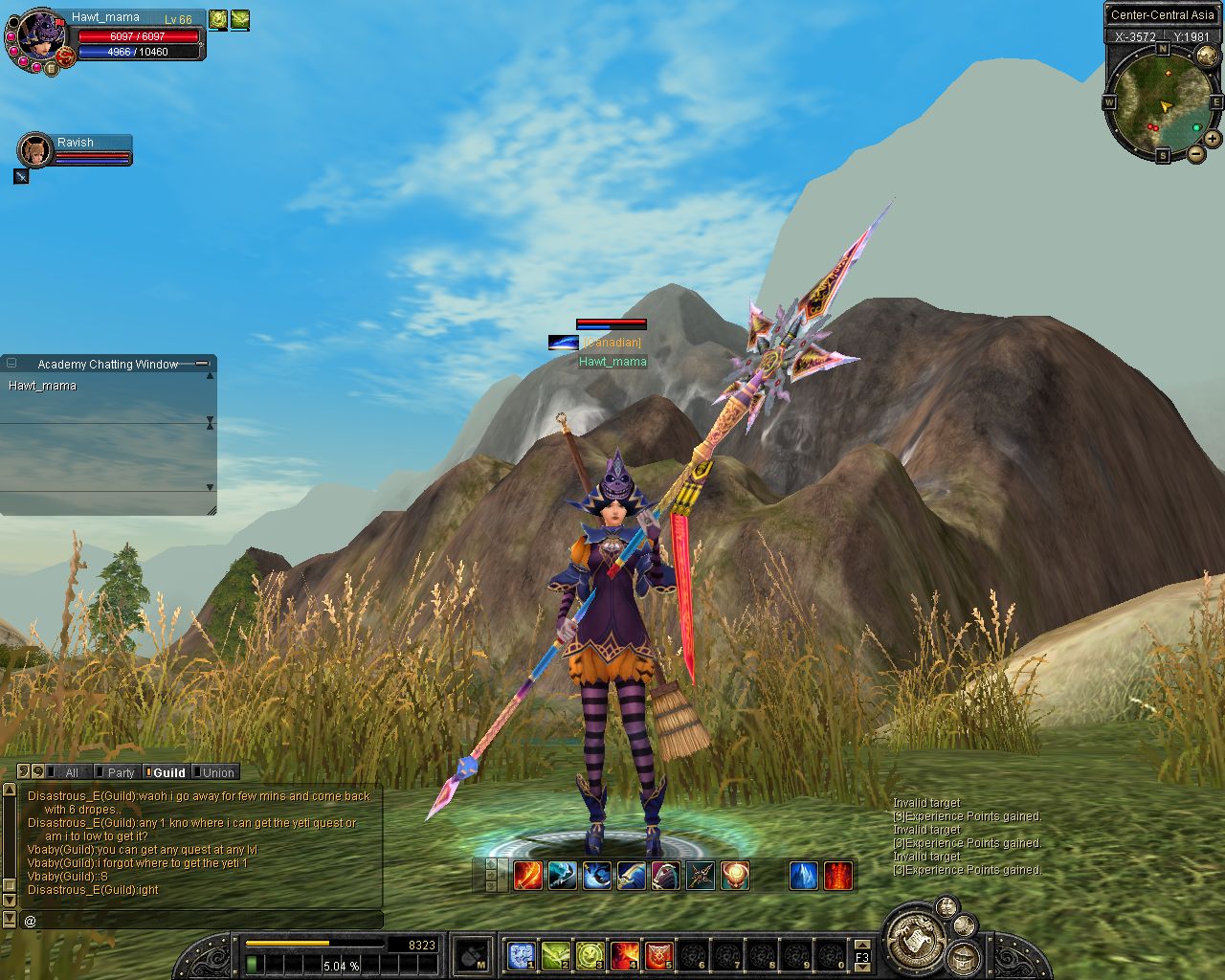Minimize the Academy Chatting Window
The width and height of the screenshot is (1225, 980).
202,364
